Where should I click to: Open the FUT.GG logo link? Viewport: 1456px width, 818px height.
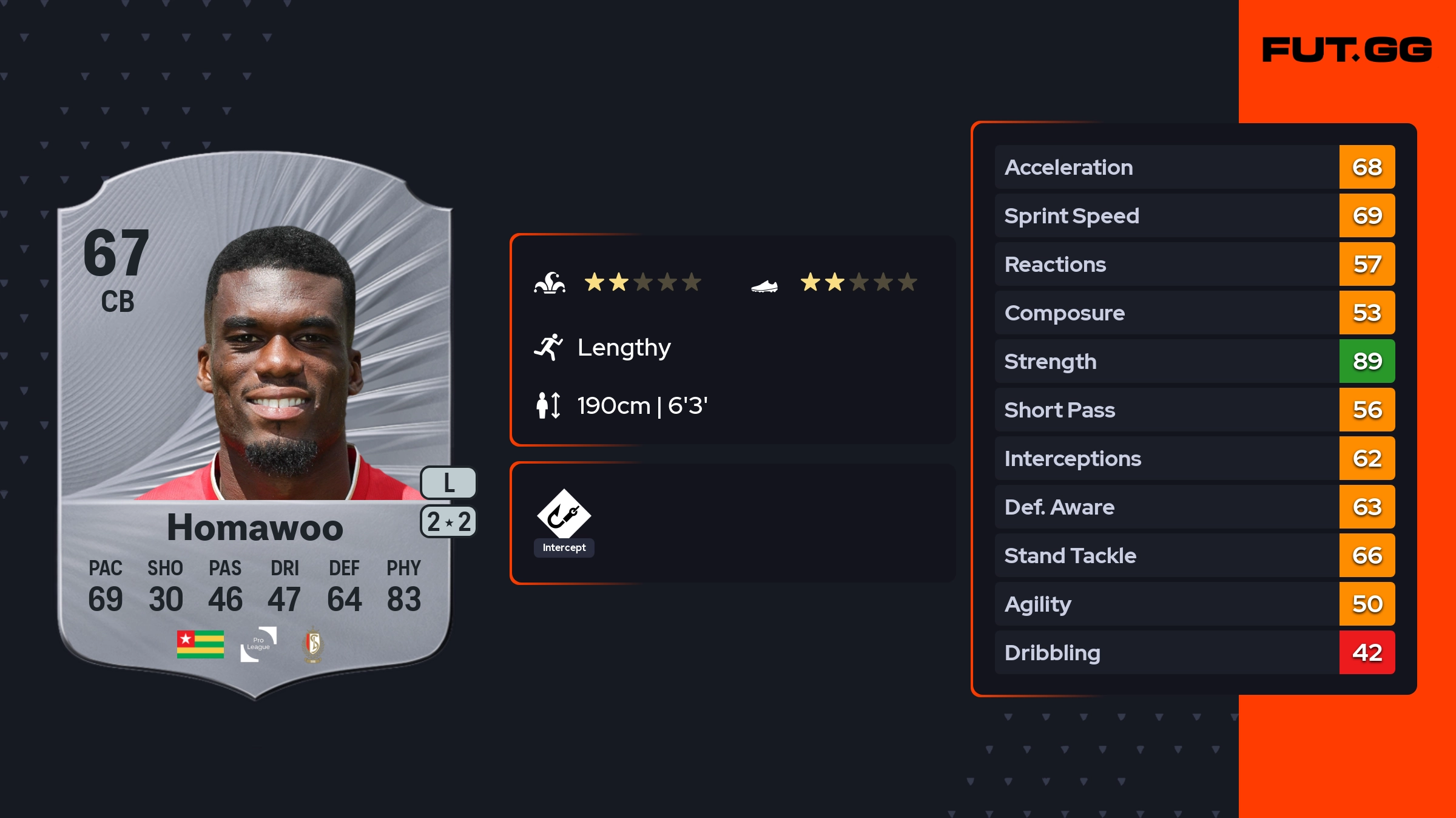[1347, 50]
